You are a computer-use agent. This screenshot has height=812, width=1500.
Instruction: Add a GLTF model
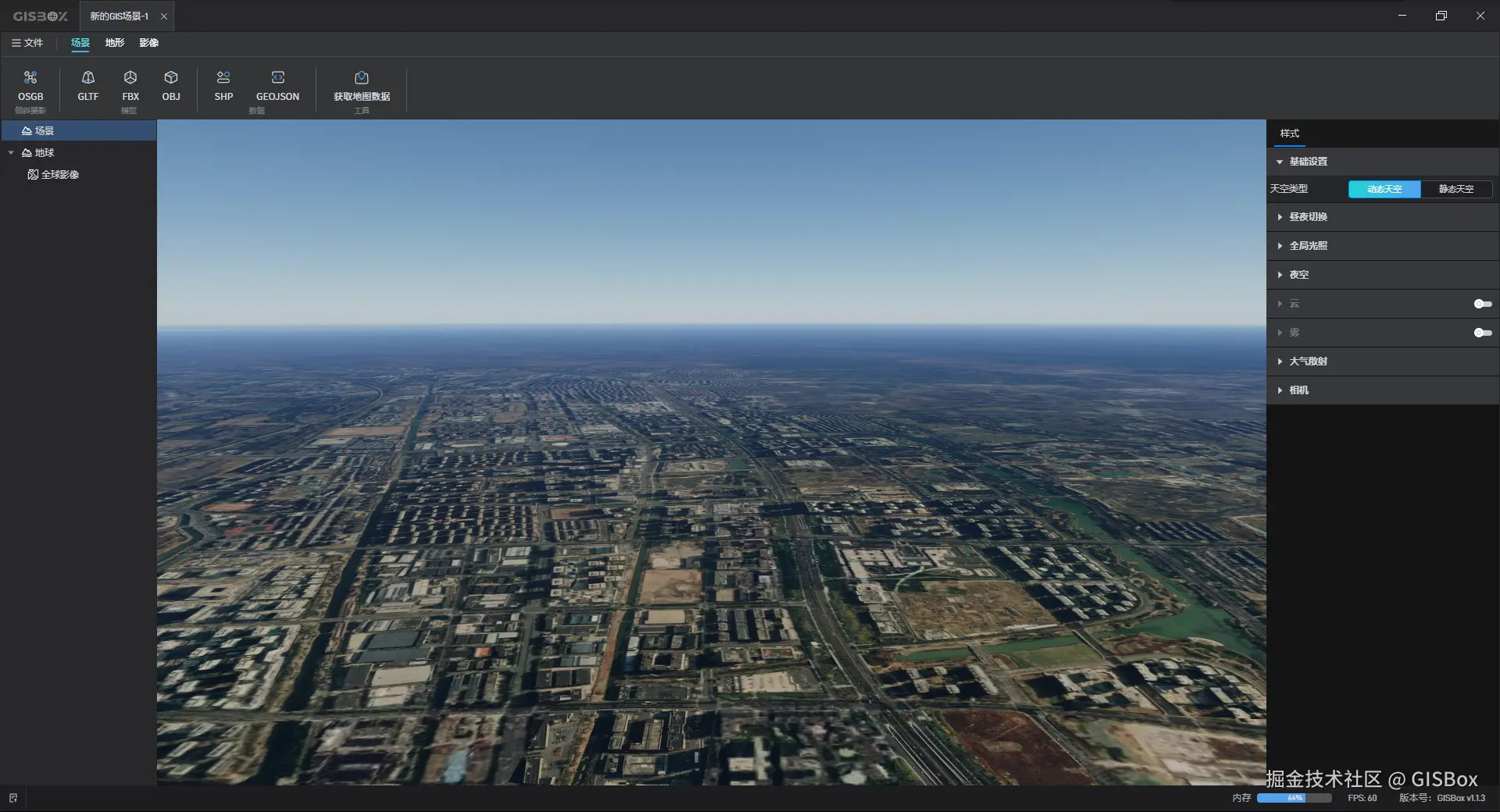pos(88,86)
